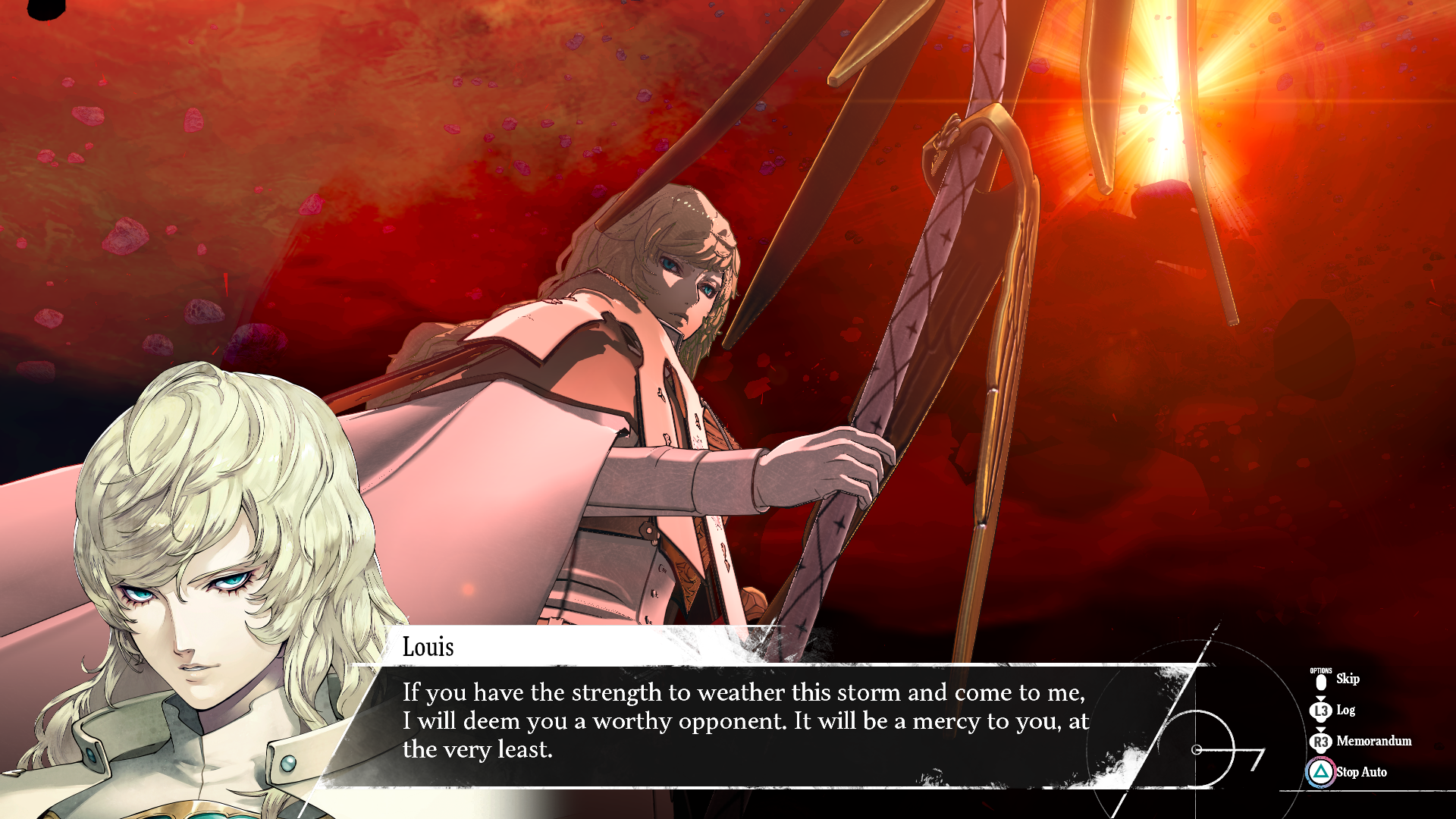Viewport: 1456px width, 819px height.
Task: Open the Memorandum
Action: (x=1373, y=741)
